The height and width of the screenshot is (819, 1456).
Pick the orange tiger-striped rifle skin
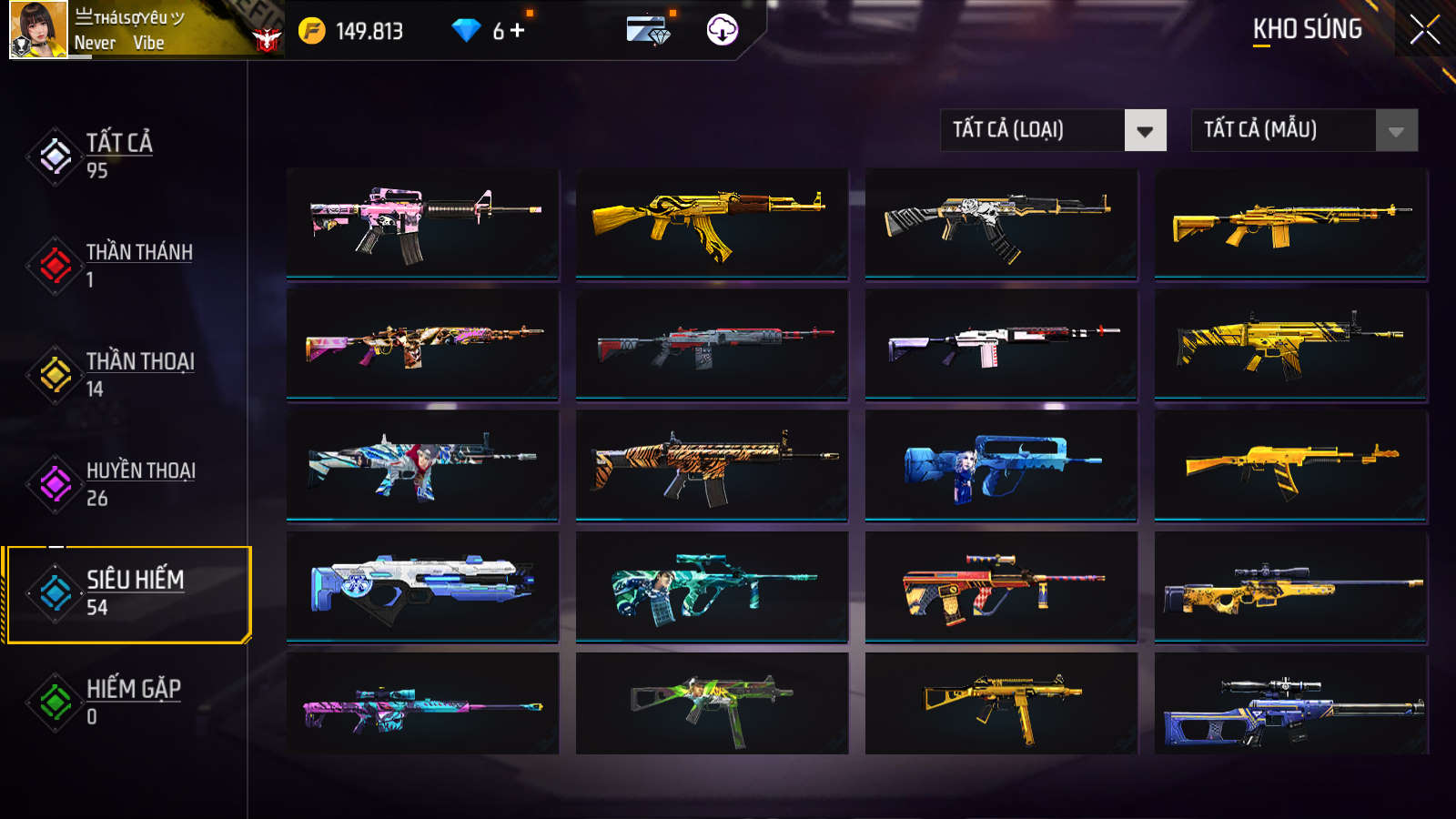coord(712,465)
